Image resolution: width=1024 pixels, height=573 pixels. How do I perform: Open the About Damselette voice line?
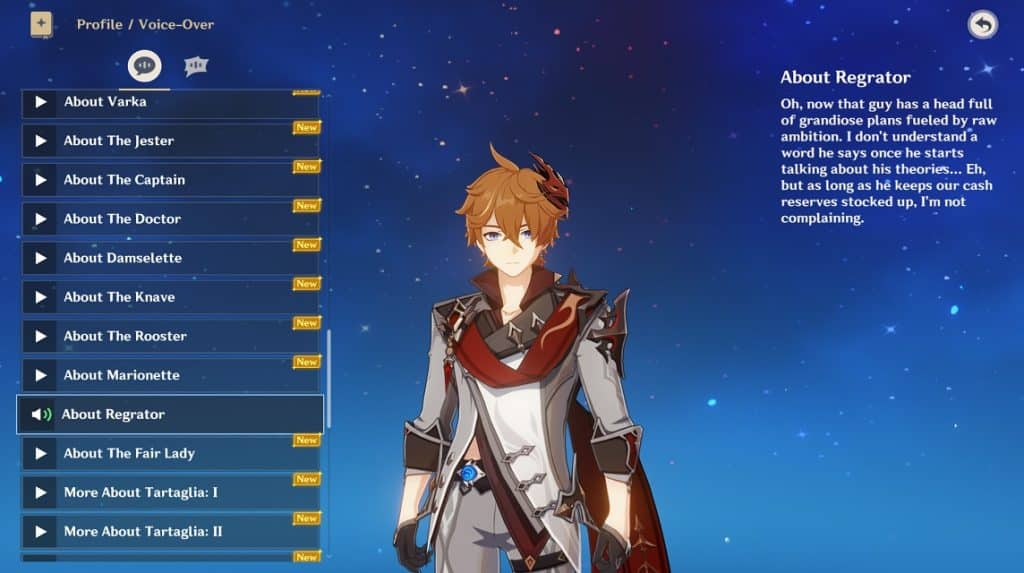click(170, 258)
